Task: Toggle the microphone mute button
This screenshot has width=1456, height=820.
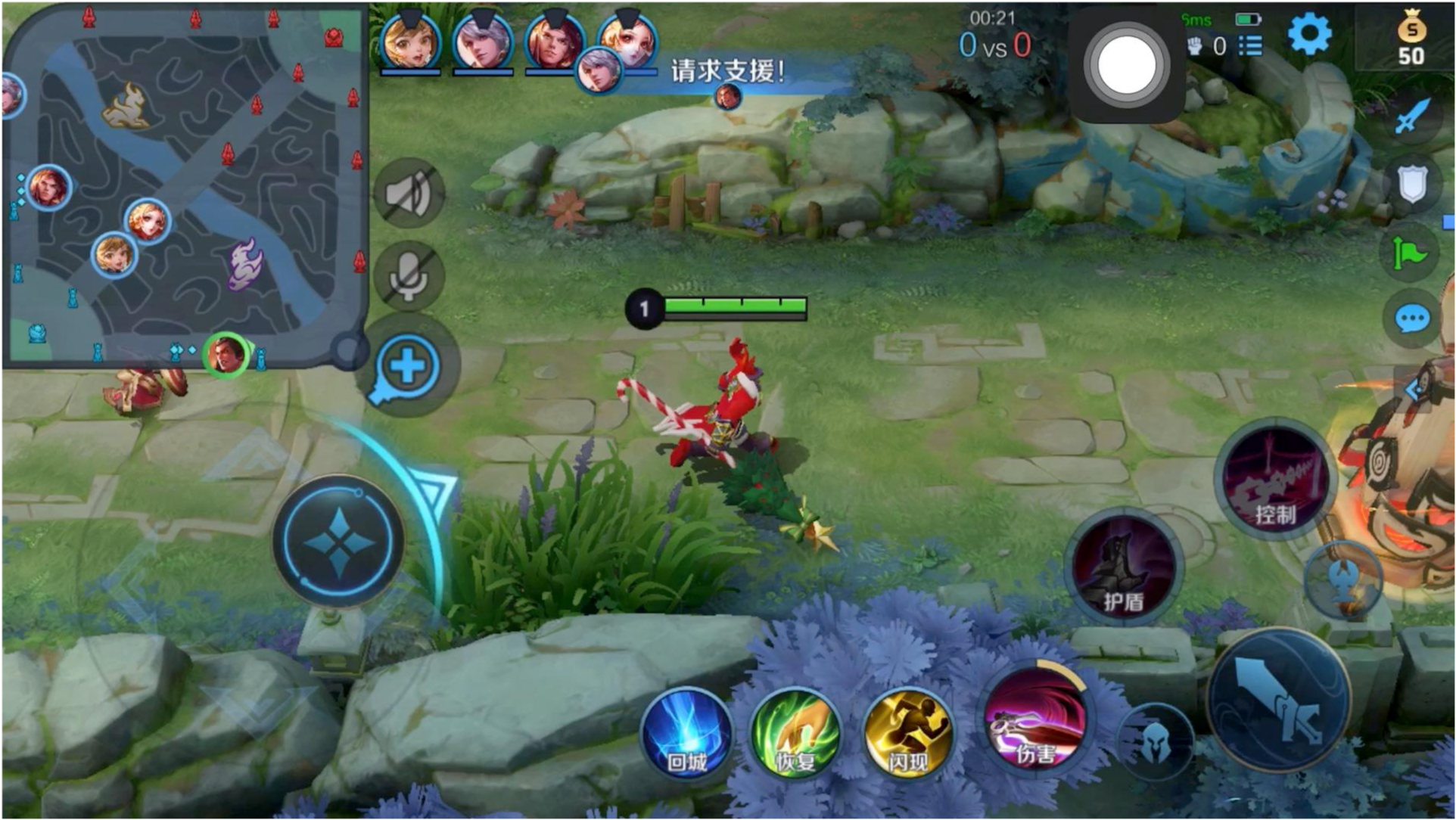Action: [x=409, y=276]
